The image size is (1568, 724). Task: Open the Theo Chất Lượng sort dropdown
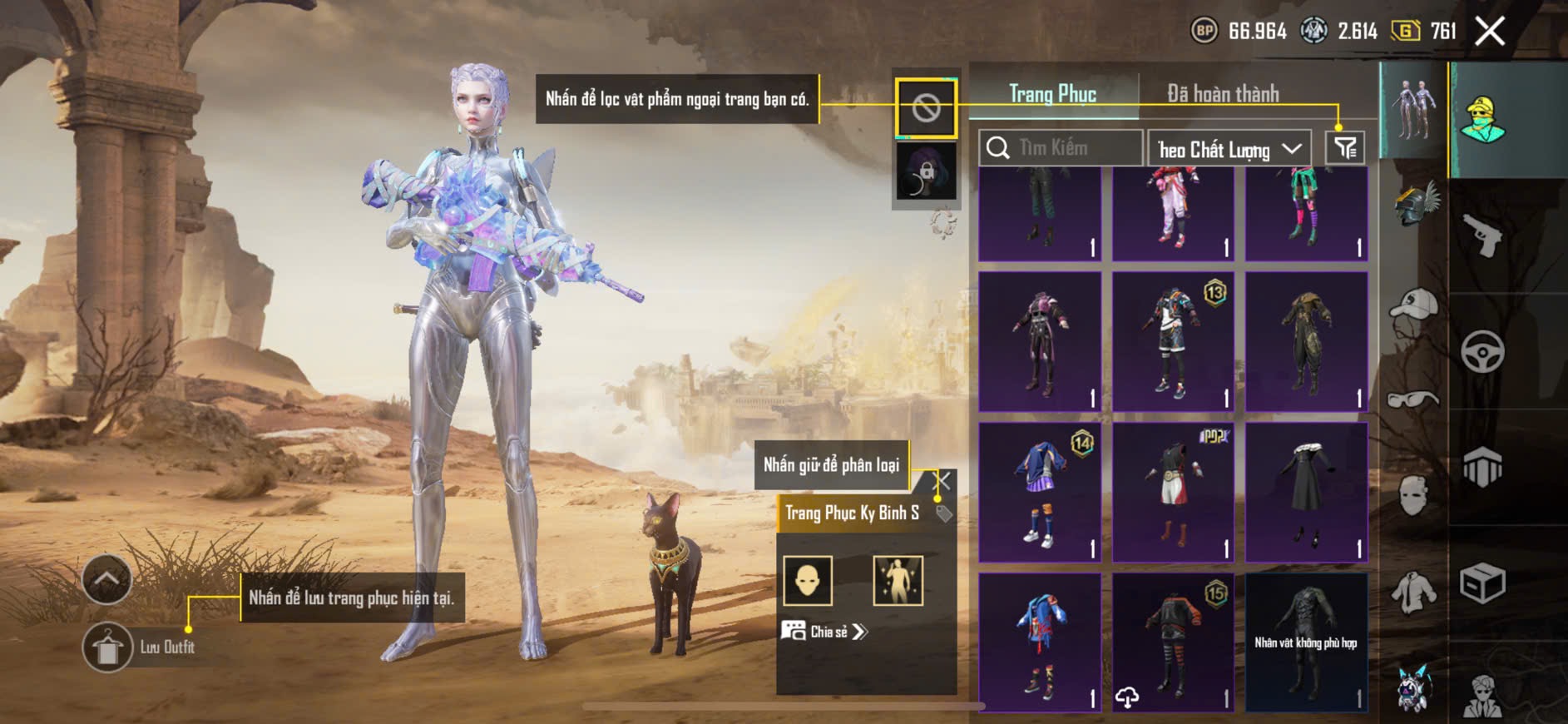point(1229,149)
